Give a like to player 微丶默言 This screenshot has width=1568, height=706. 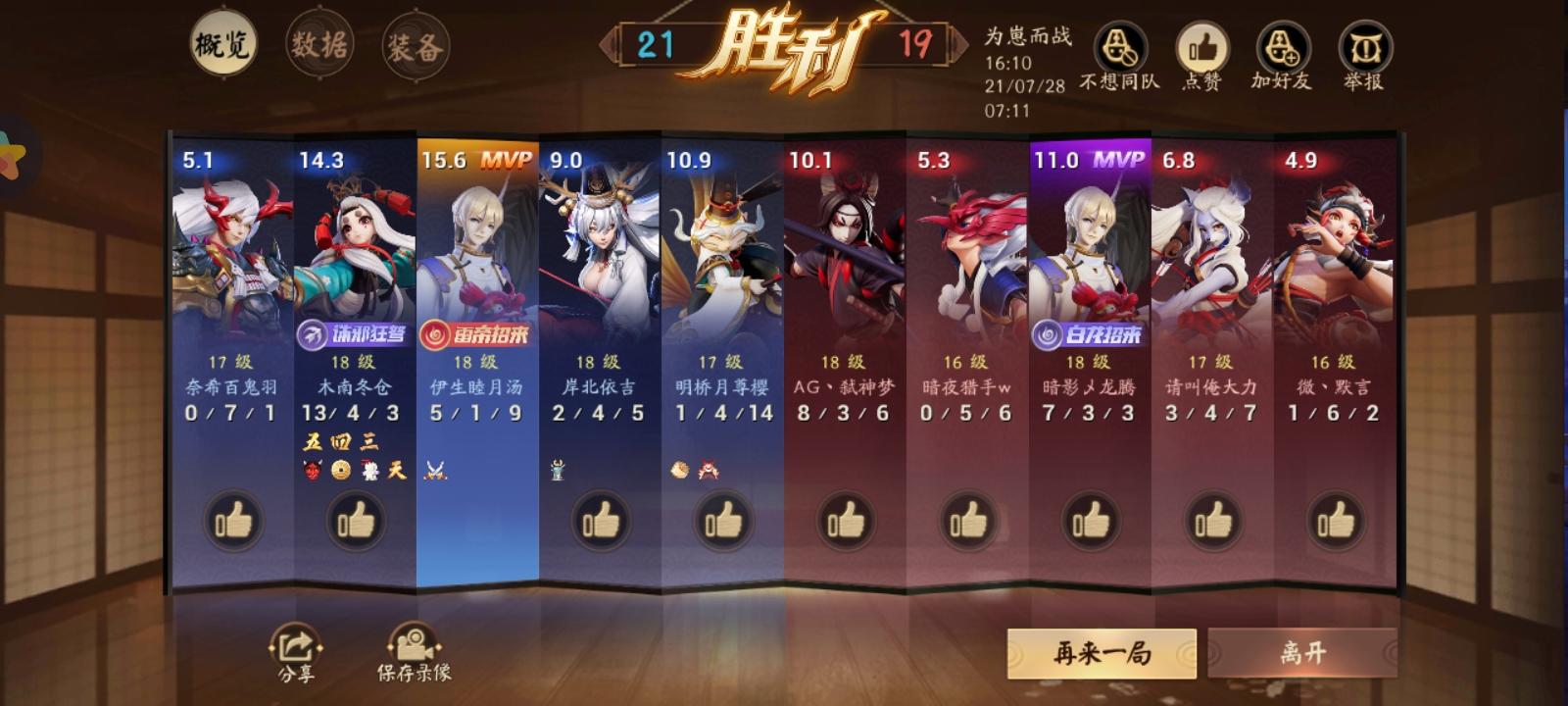[1333, 521]
